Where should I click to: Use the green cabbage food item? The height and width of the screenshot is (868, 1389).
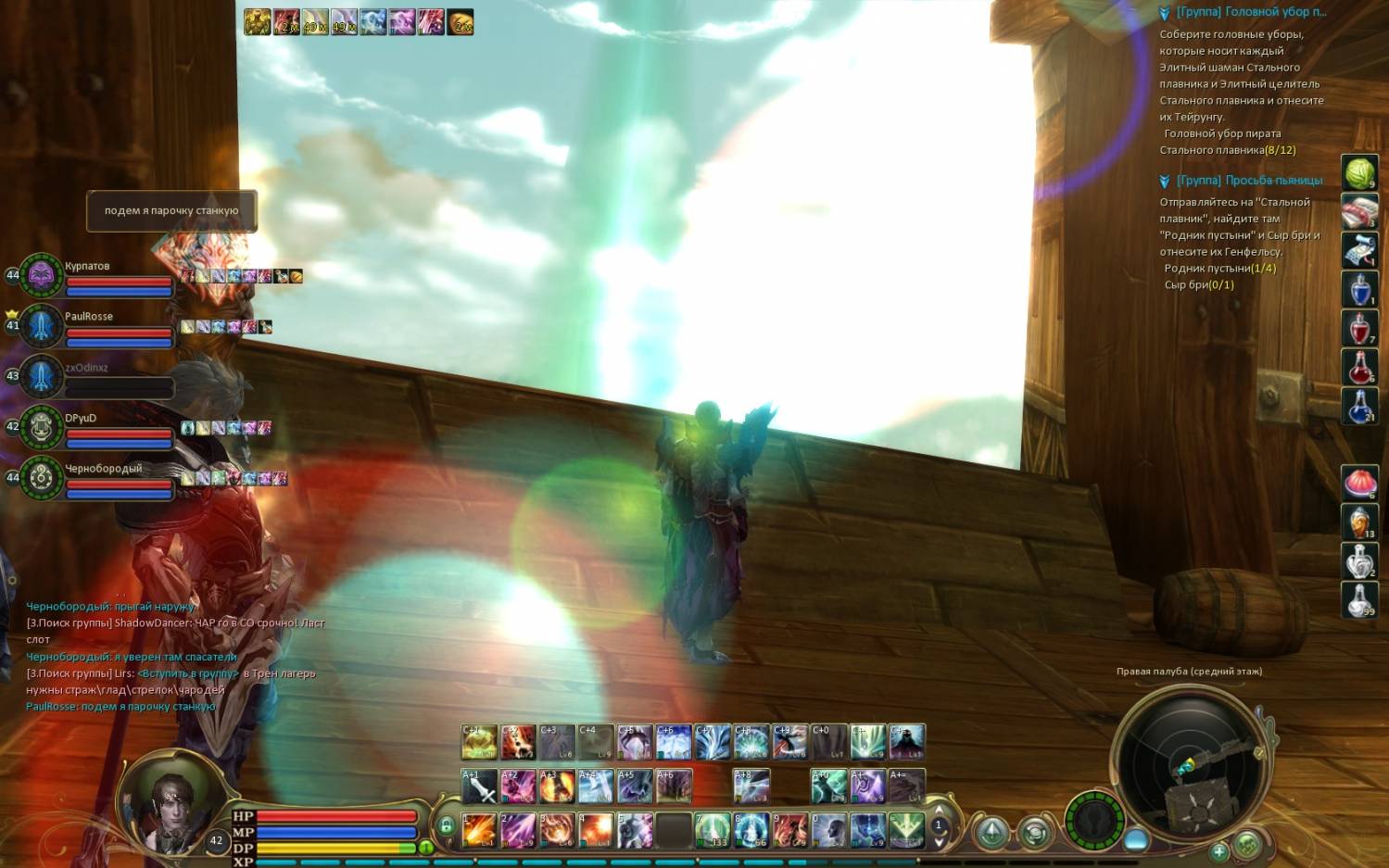[1359, 173]
